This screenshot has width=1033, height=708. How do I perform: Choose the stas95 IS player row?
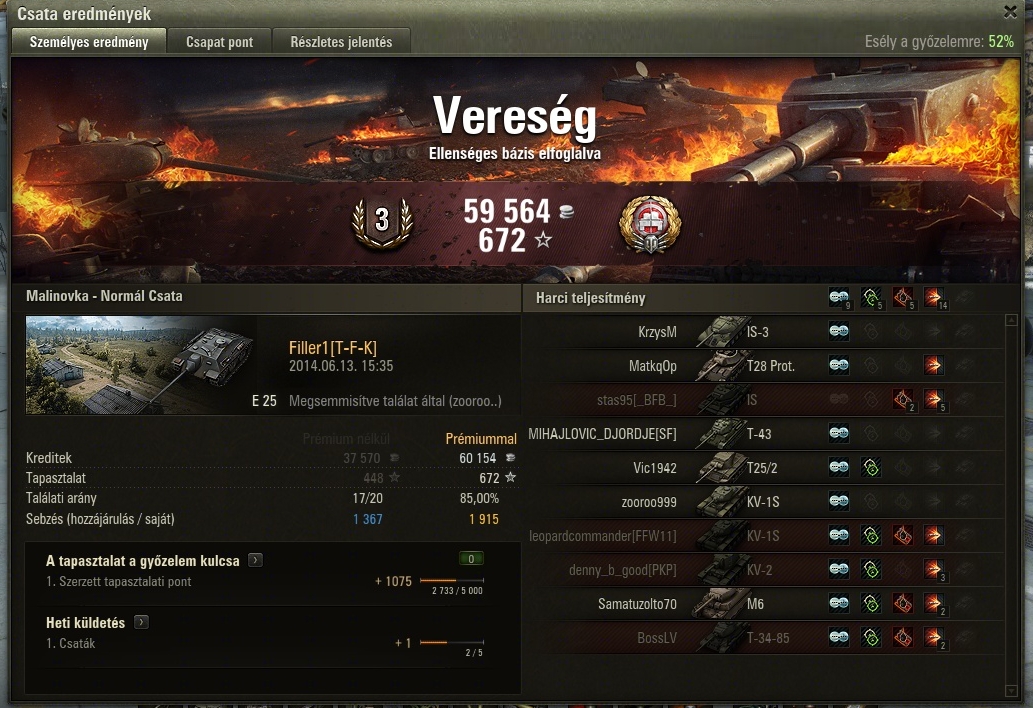click(760, 400)
